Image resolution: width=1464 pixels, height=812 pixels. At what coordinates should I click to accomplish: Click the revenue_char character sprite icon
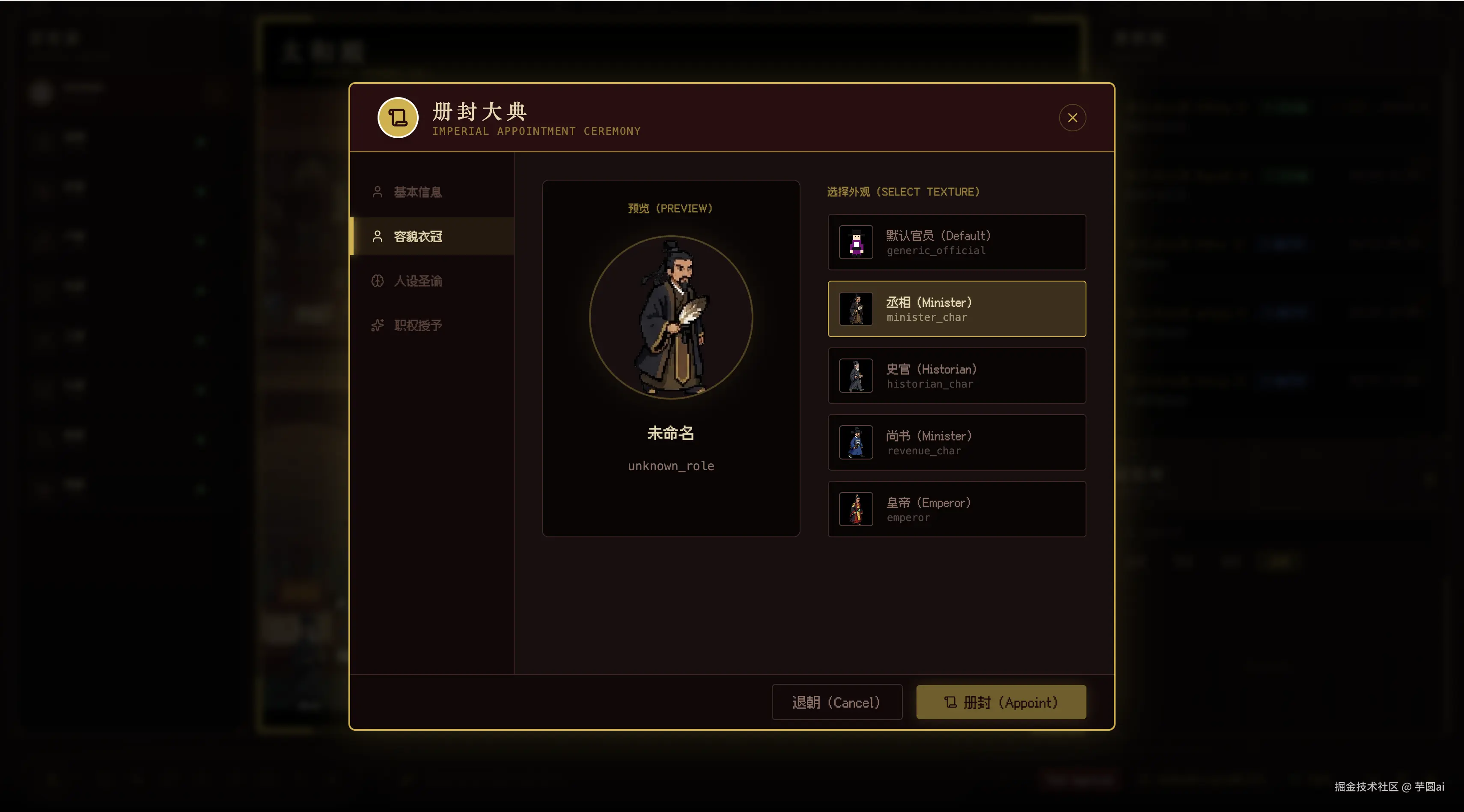pyautogui.click(x=855, y=442)
